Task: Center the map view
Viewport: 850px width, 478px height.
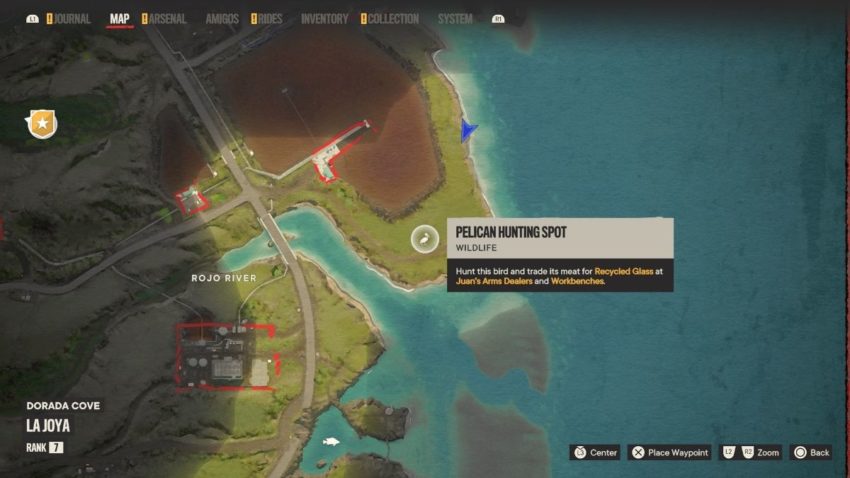Action: (x=596, y=453)
